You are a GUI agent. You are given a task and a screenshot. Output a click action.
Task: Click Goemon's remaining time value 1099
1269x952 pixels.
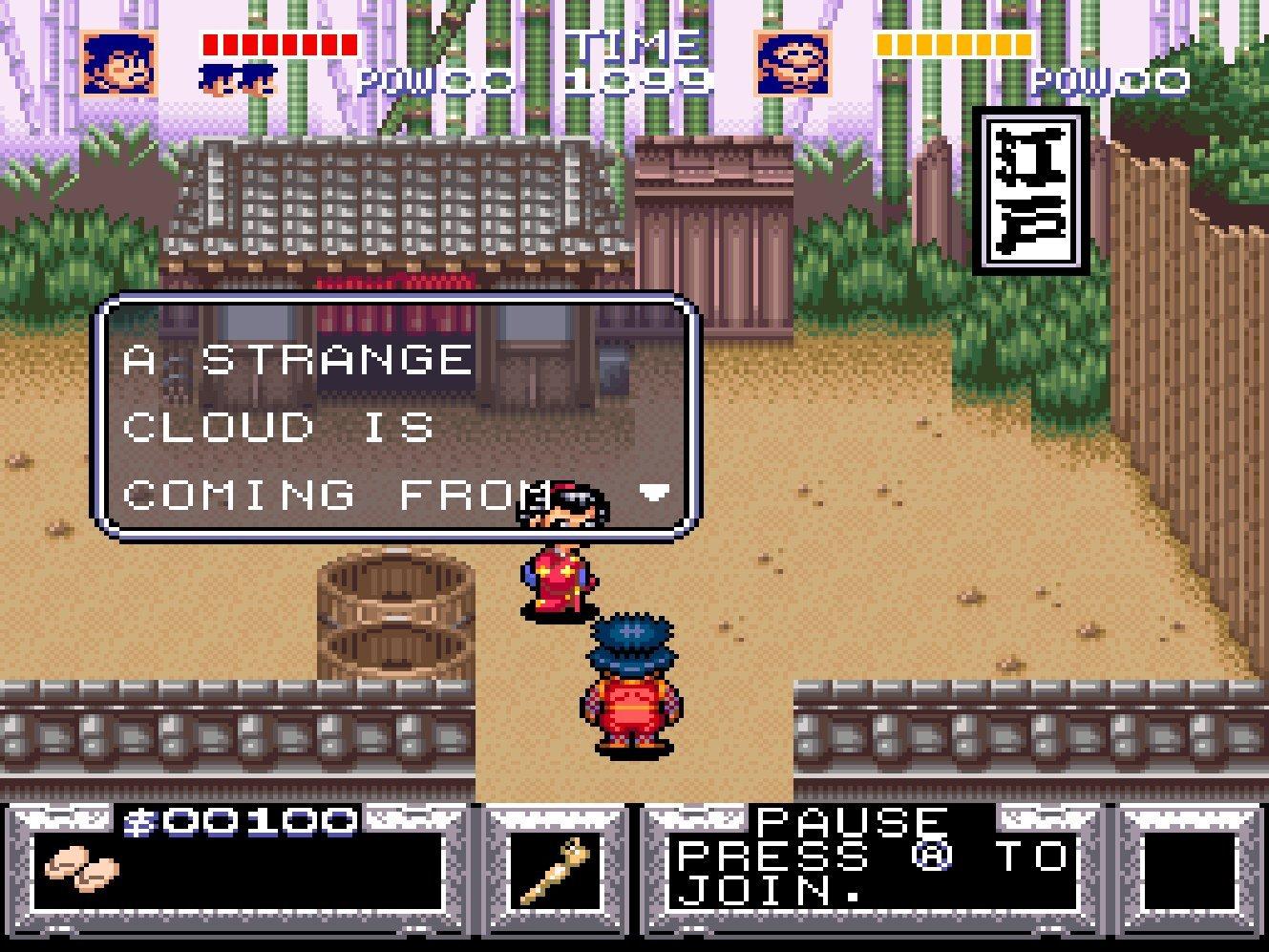(x=634, y=81)
